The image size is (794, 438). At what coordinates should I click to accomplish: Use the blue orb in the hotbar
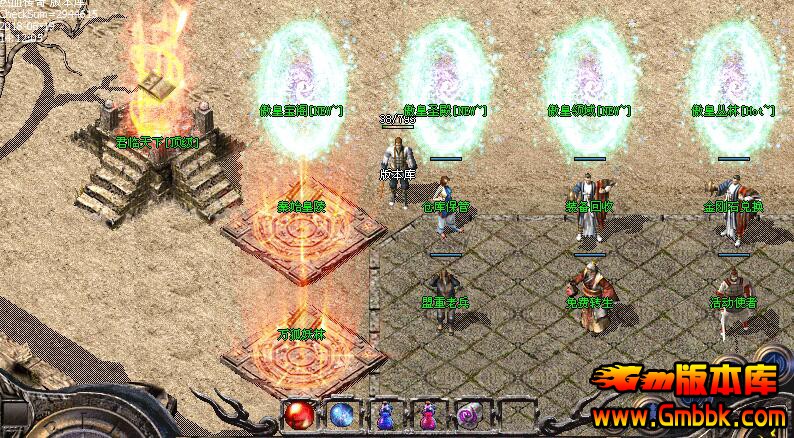(341, 415)
